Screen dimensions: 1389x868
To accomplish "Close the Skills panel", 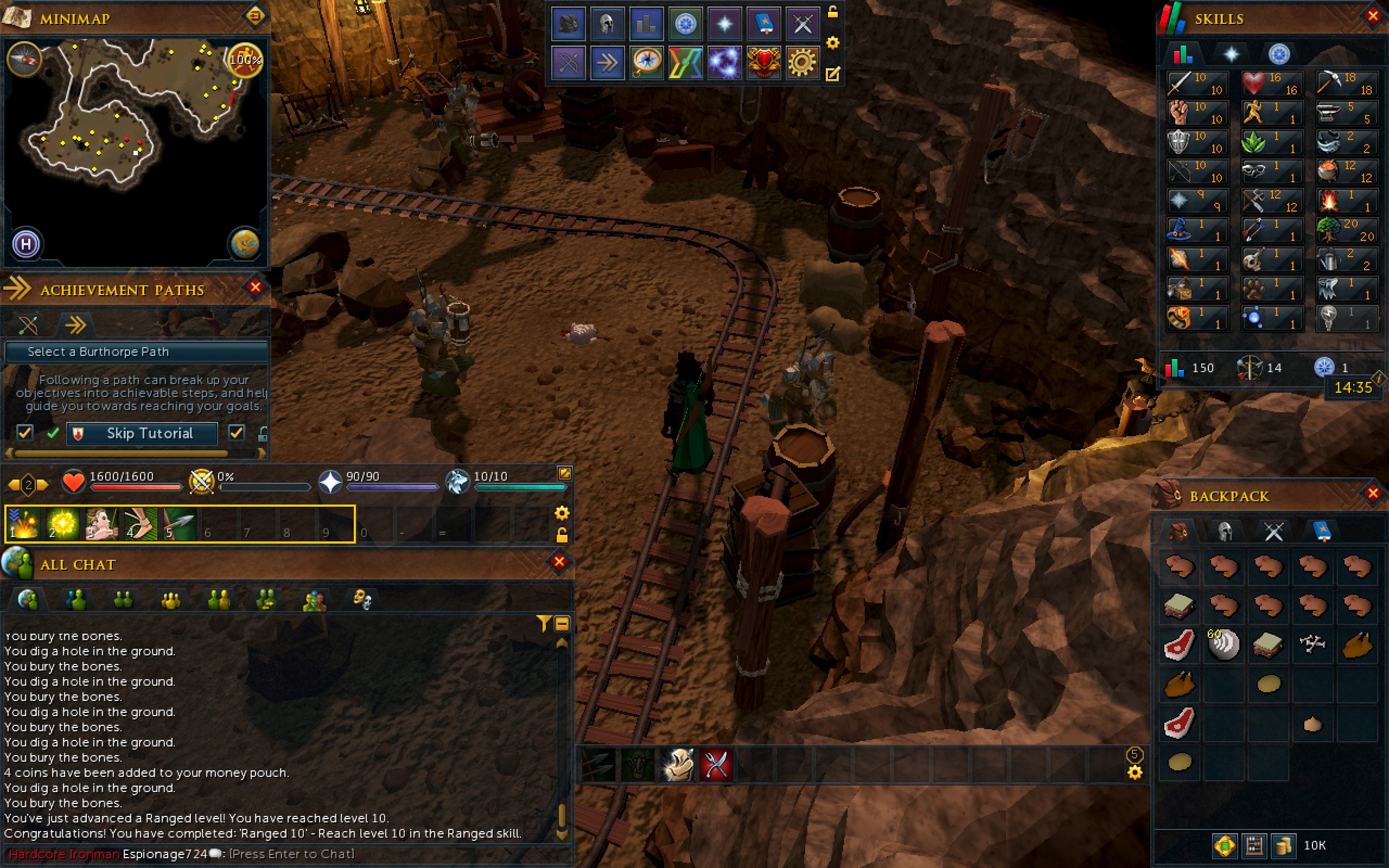I will [1373, 17].
